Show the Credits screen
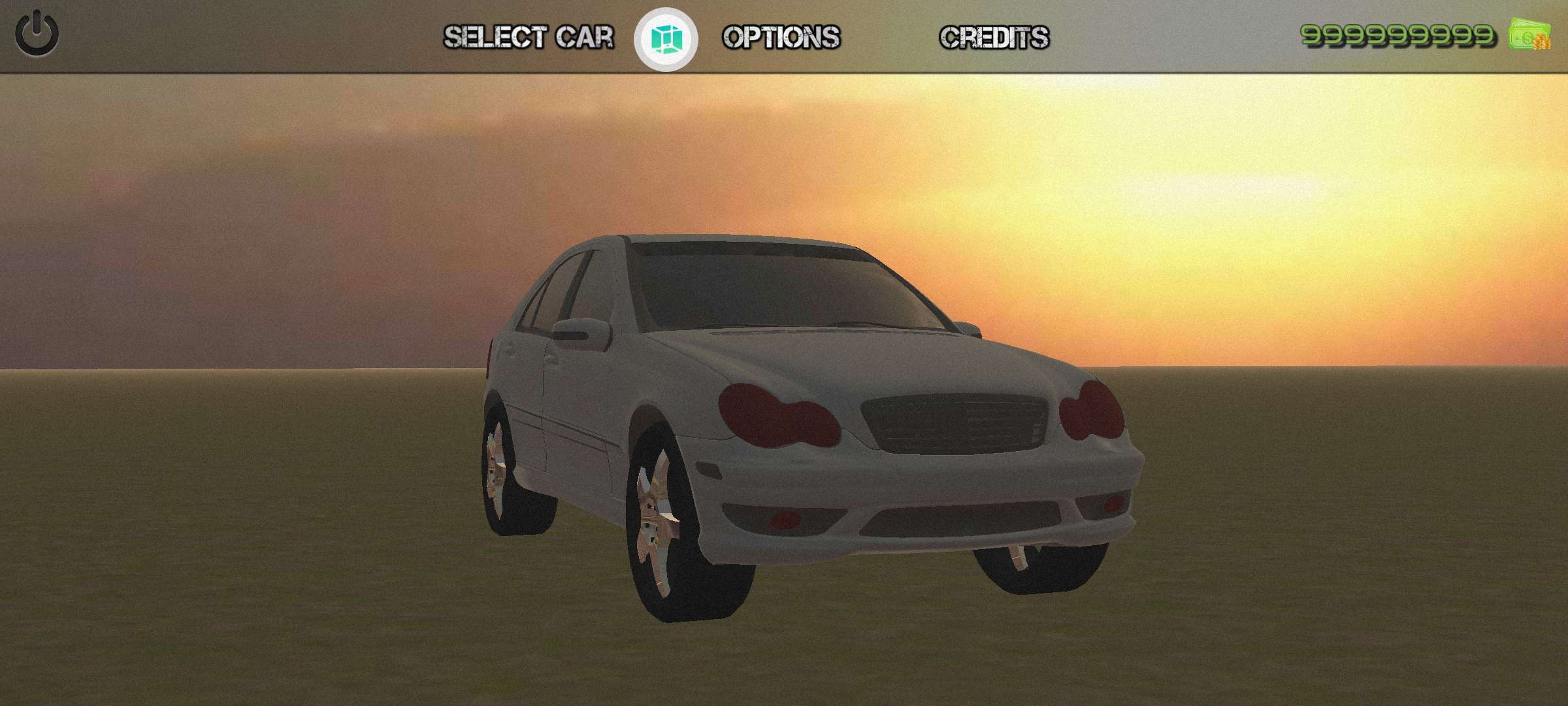This screenshot has height=706, width=1568. tap(994, 37)
